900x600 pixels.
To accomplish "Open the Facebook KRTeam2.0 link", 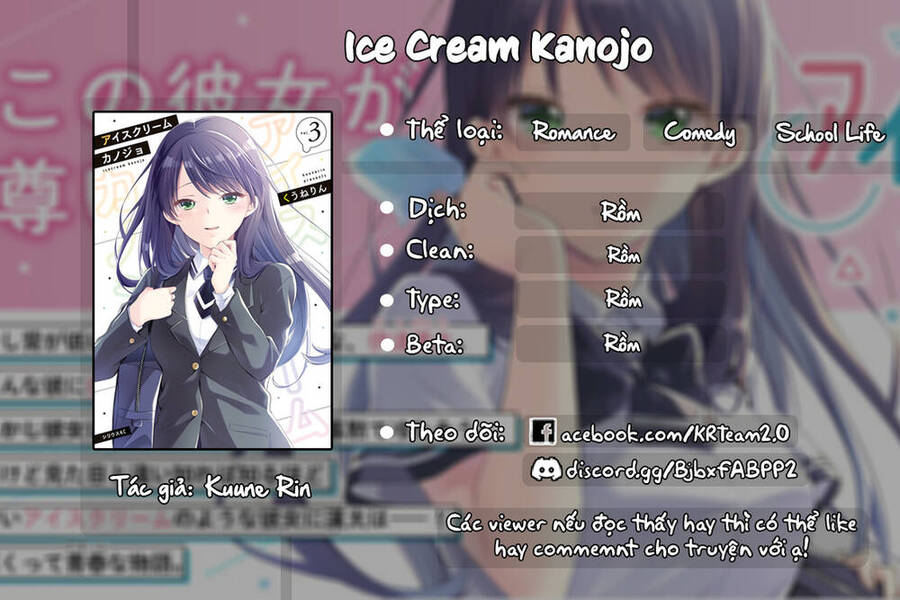I will tap(662, 432).
